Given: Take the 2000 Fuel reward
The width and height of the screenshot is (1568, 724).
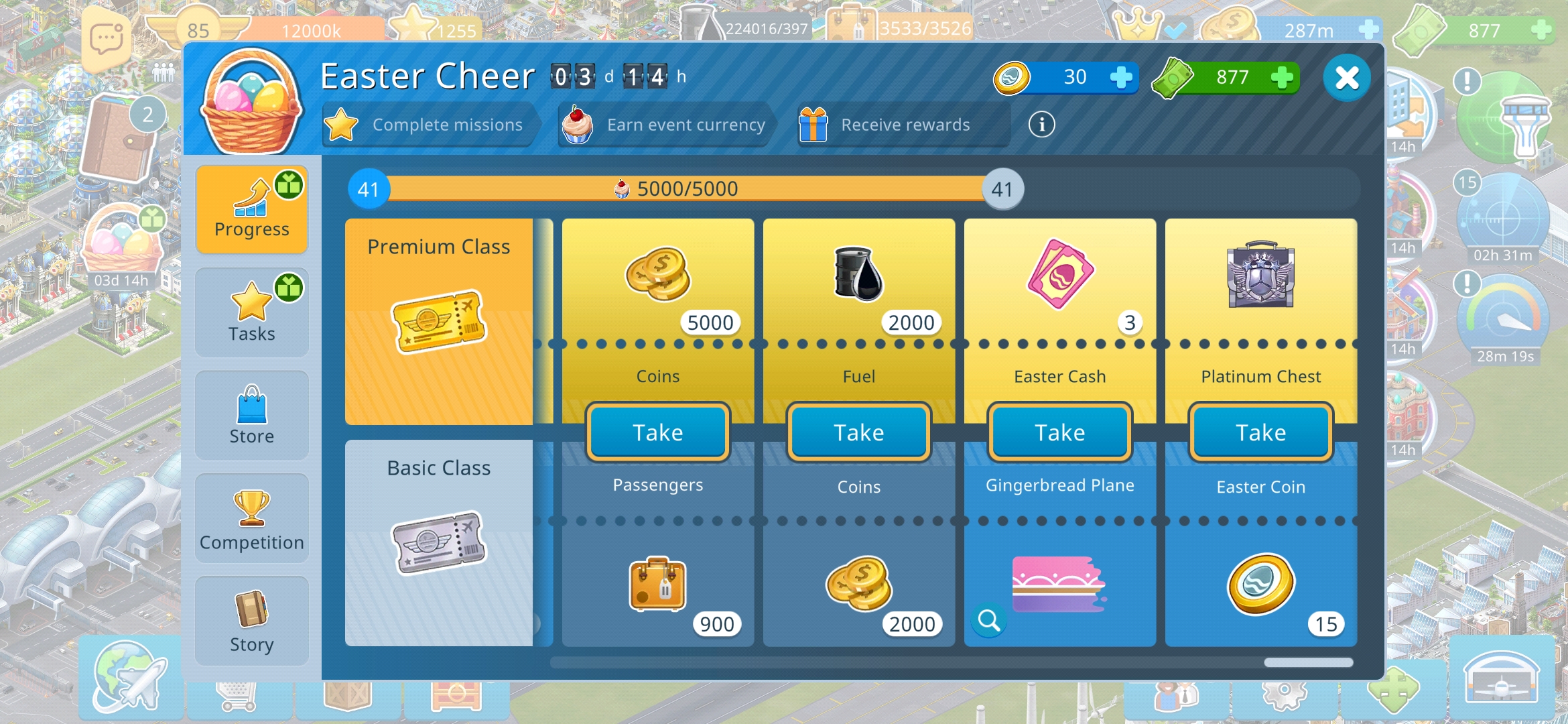Looking at the screenshot, I should point(858,432).
